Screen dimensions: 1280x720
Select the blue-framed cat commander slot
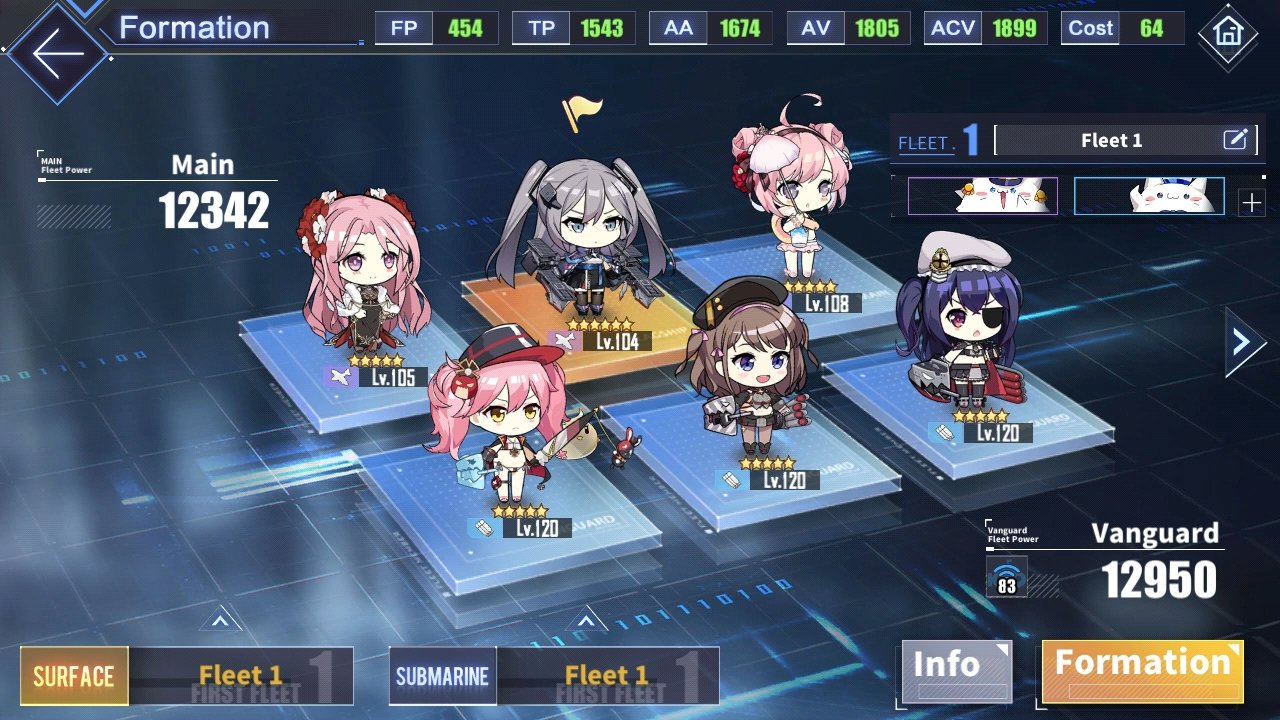(1149, 196)
